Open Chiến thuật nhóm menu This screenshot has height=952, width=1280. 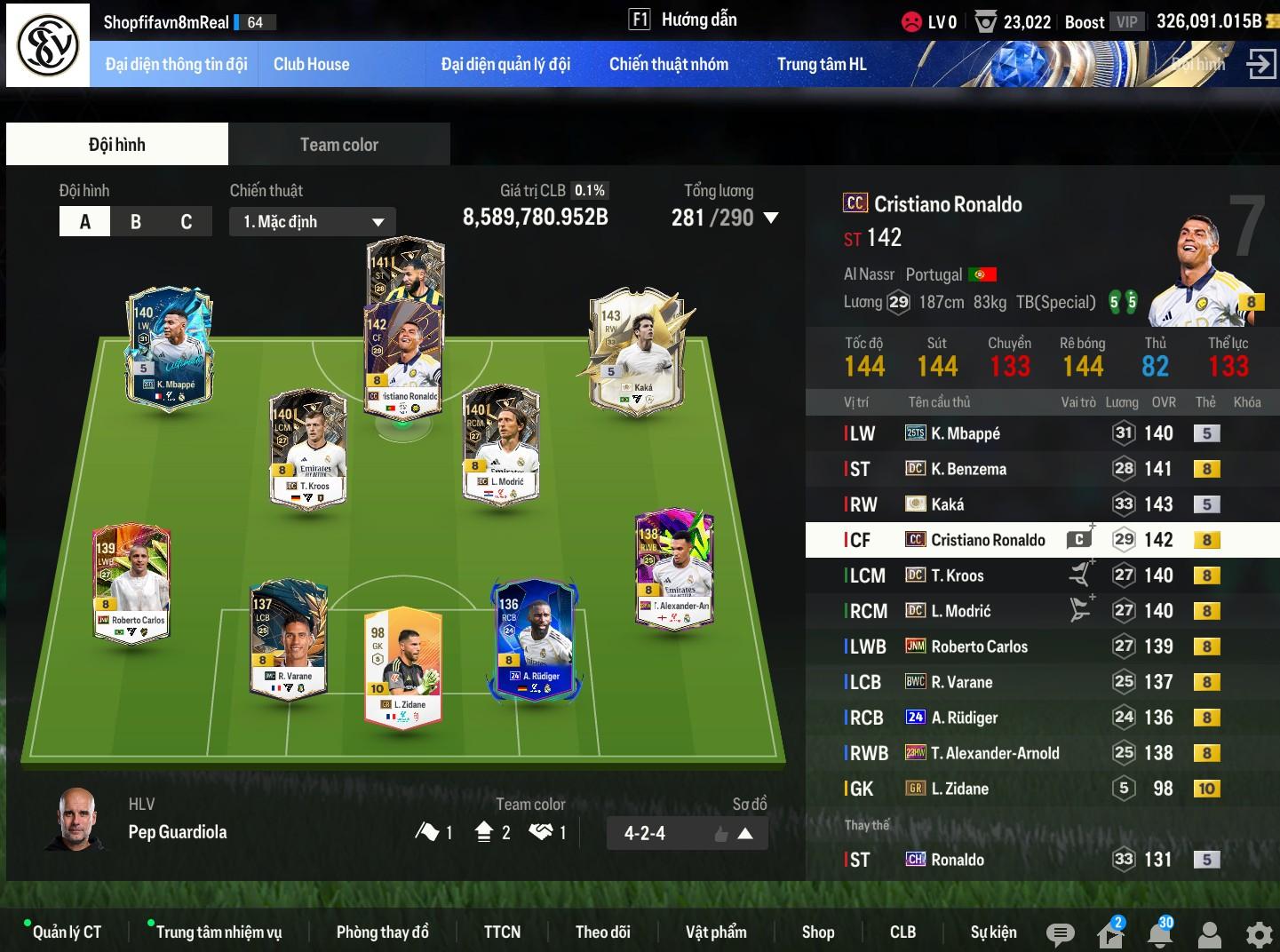tap(668, 64)
